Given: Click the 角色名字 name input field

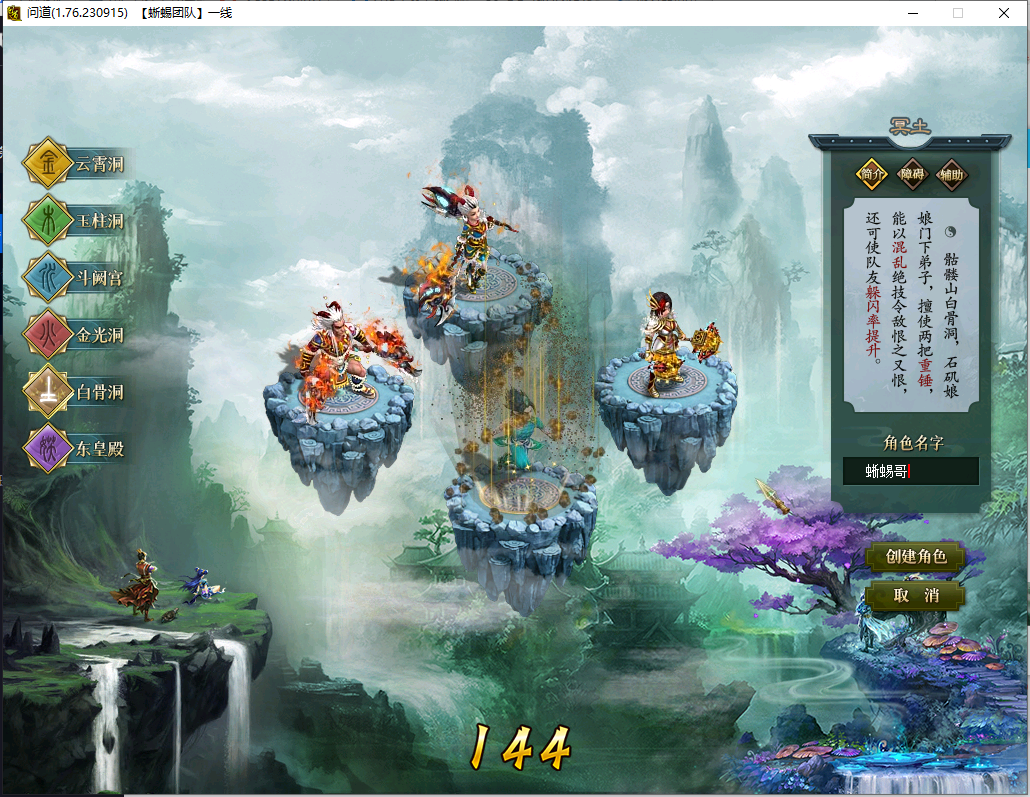Looking at the screenshot, I should pyautogui.click(x=910, y=472).
